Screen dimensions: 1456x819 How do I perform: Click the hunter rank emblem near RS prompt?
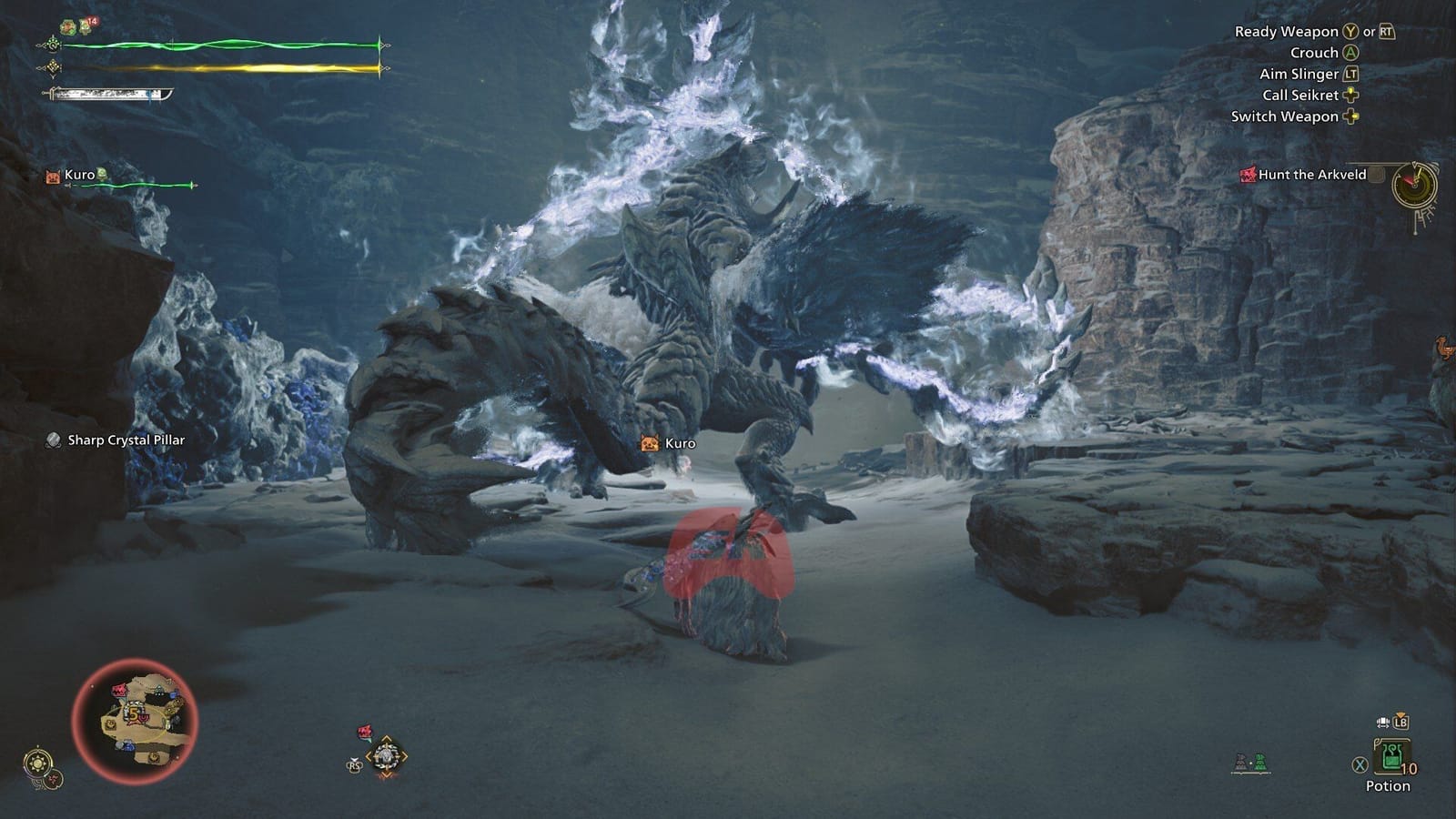[x=386, y=755]
